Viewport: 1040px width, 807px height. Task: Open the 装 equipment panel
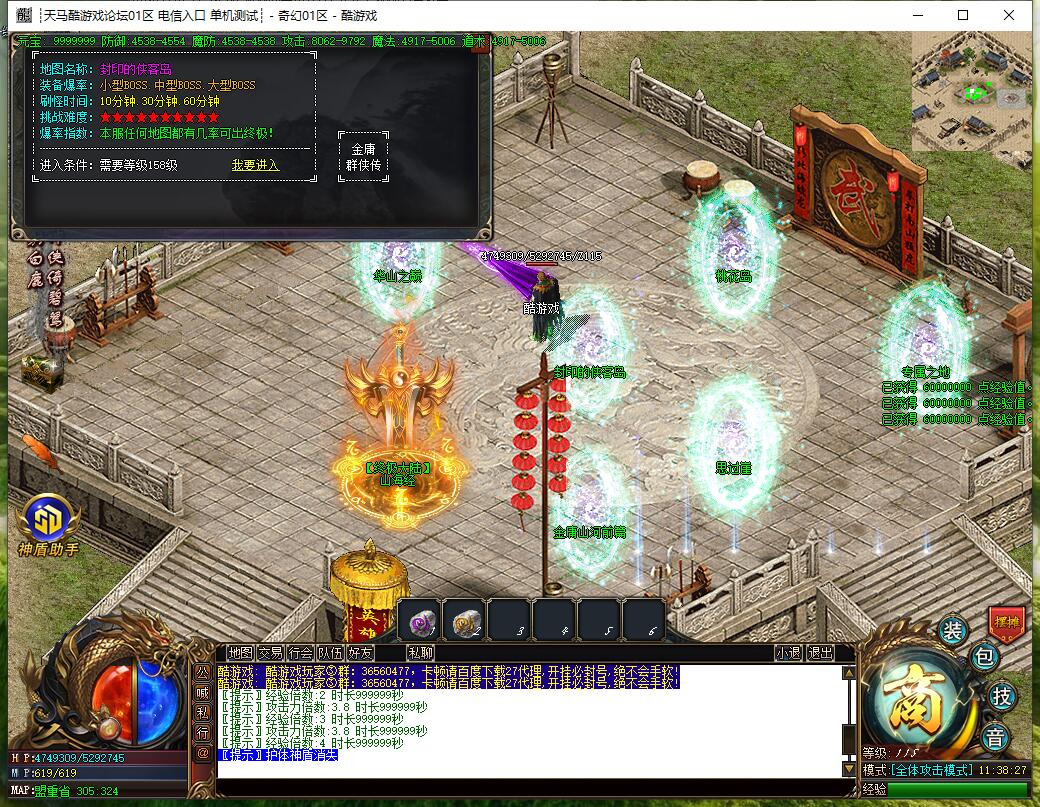tap(952, 630)
